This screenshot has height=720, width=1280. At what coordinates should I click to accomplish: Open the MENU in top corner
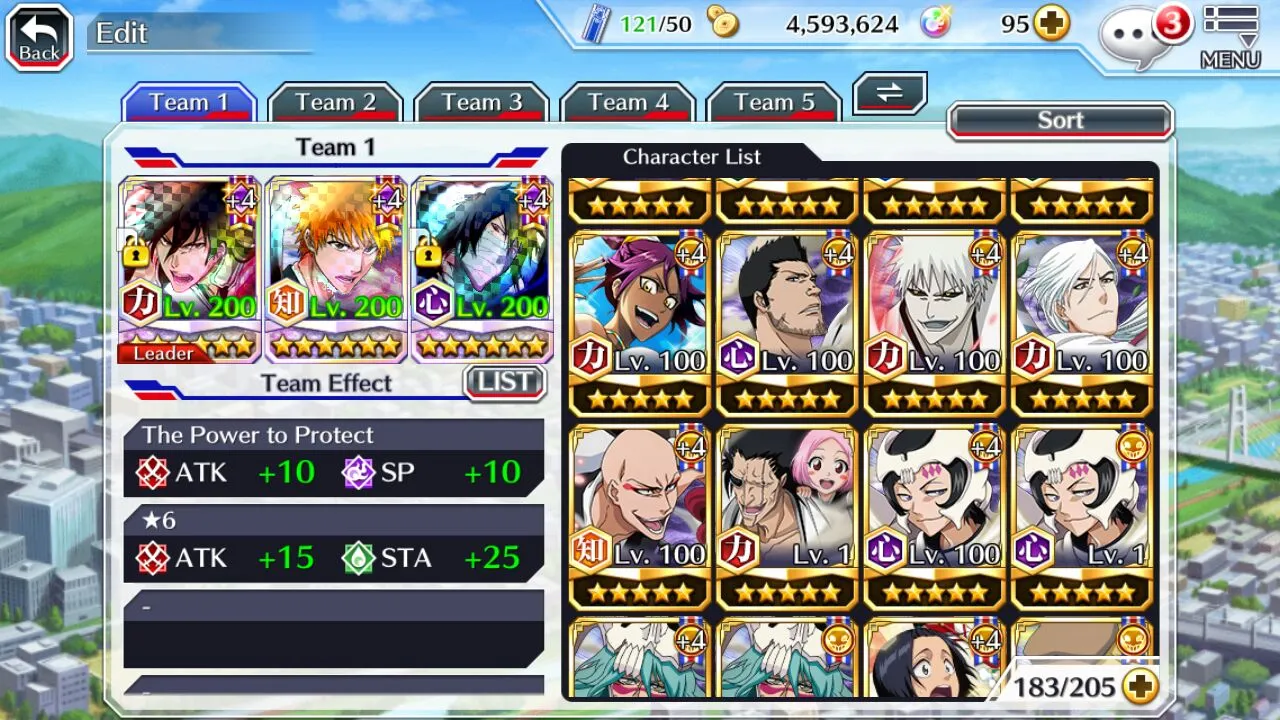coord(1230,37)
